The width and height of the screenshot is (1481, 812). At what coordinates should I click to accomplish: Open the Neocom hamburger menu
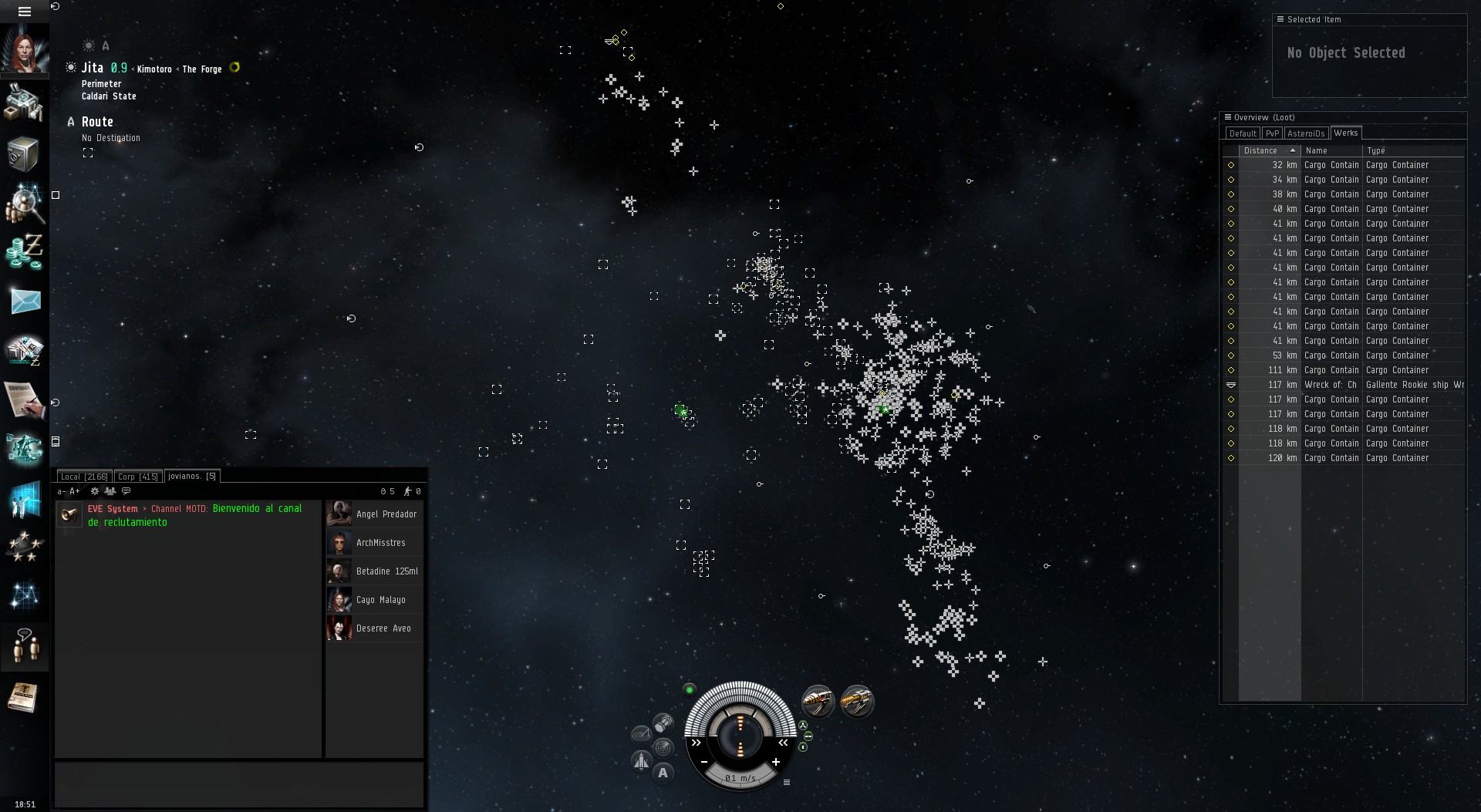(24, 12)
